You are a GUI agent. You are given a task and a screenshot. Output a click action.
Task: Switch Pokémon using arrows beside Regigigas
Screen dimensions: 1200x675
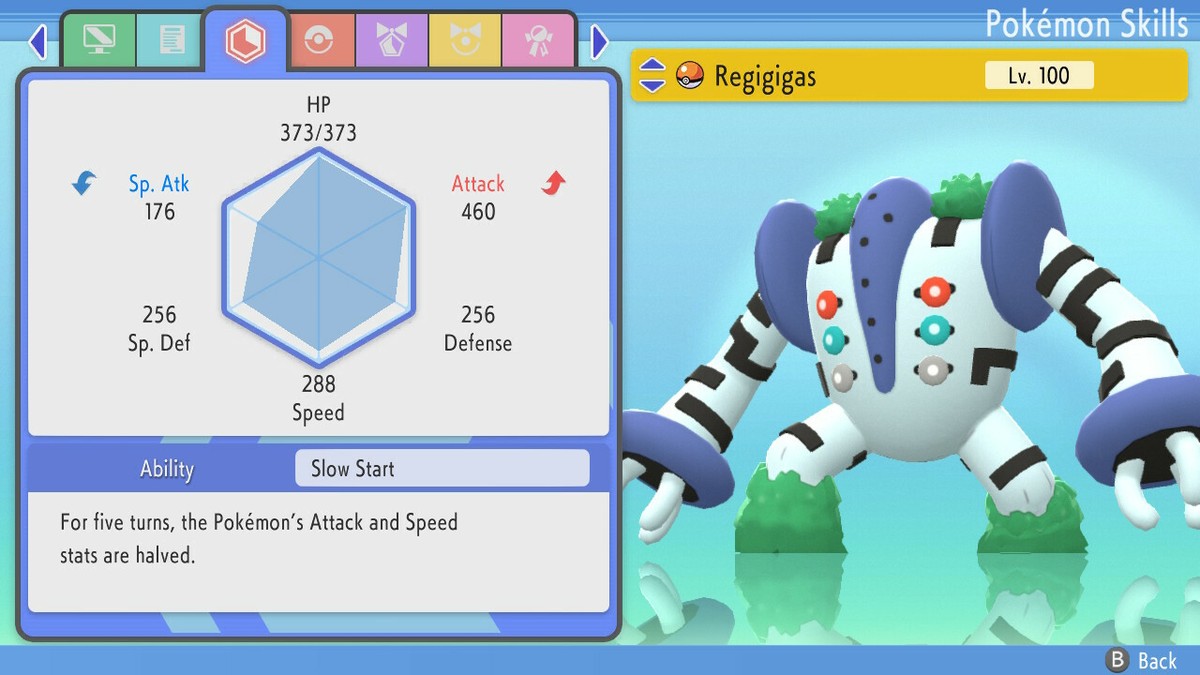pyautogui.click(x=652, y=75)
